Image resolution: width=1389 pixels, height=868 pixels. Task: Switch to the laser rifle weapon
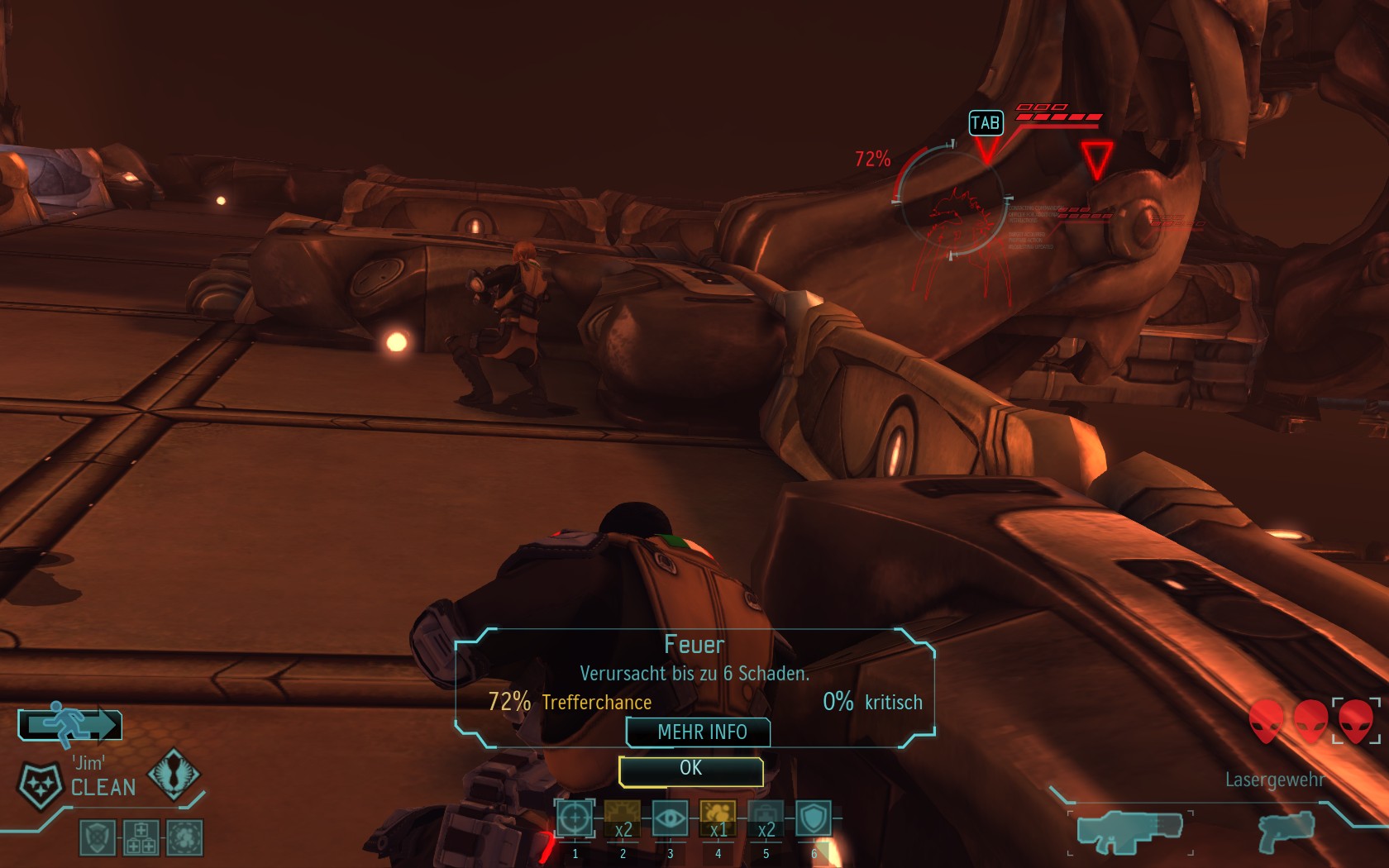pos(1129,831)
